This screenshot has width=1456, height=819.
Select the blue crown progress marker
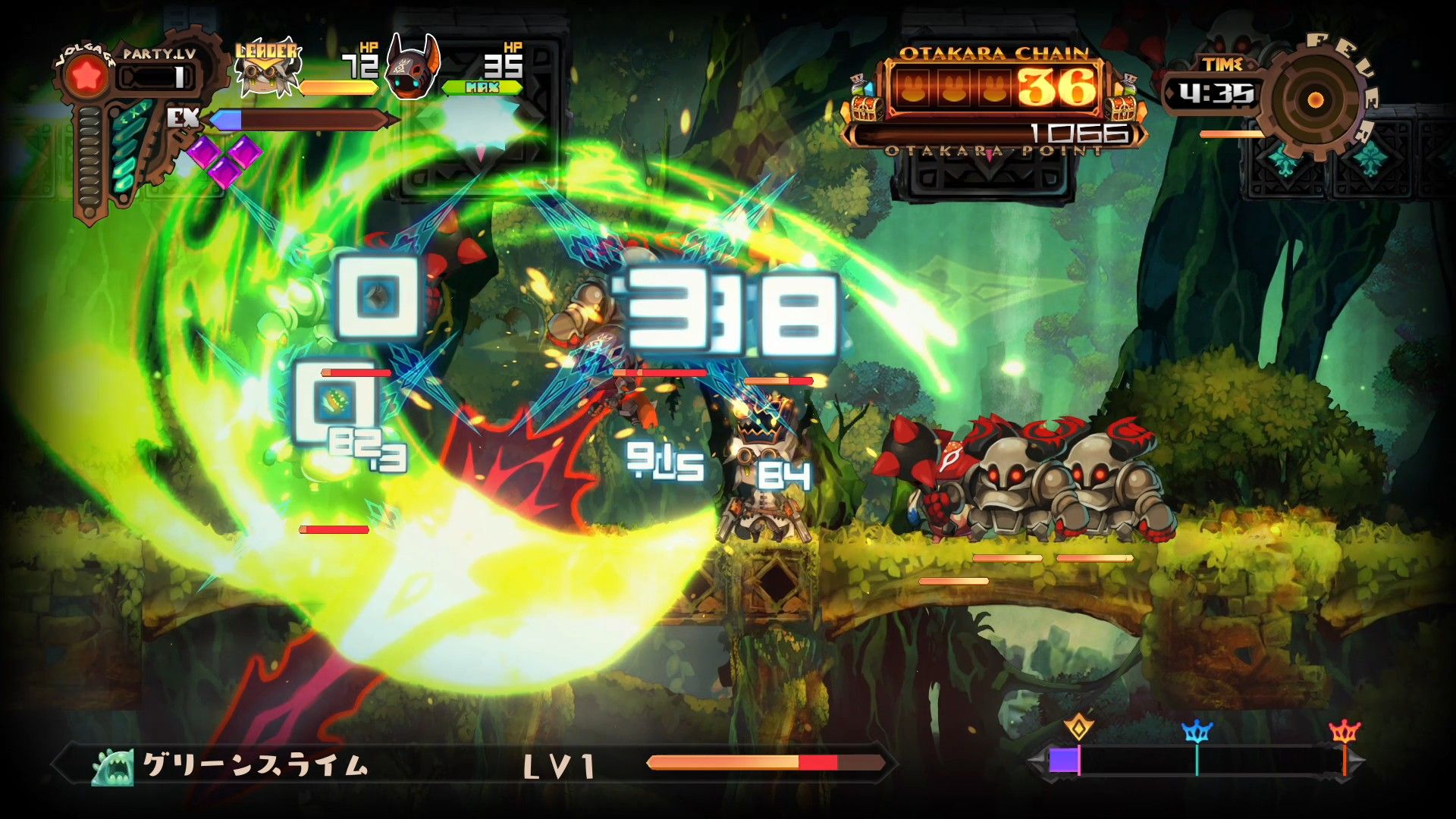tap(1197, 731)
